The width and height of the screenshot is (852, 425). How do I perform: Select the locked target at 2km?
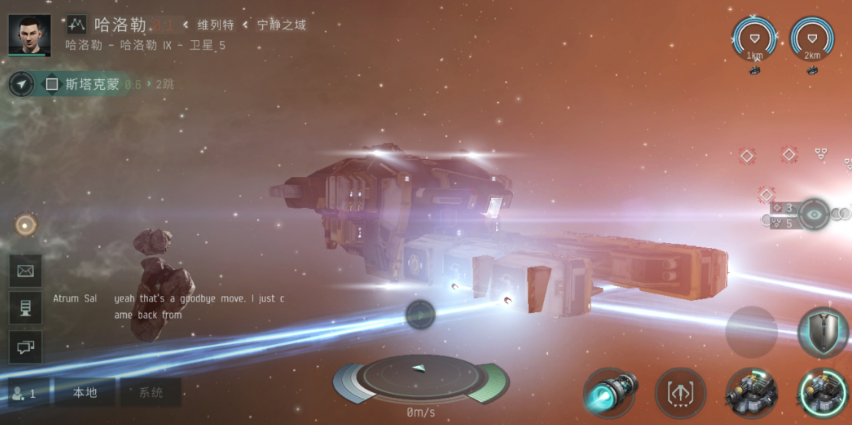click(812, 38)
